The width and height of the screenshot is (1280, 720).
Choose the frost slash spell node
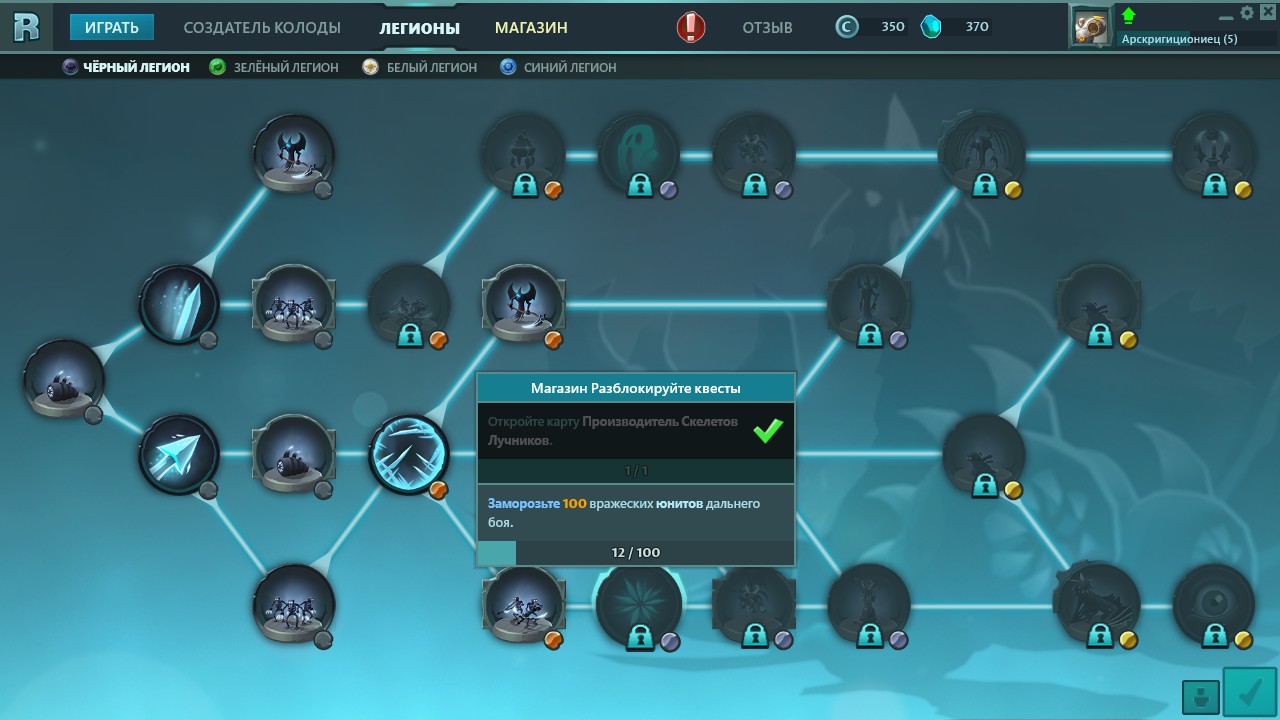[x=408, y=455]
